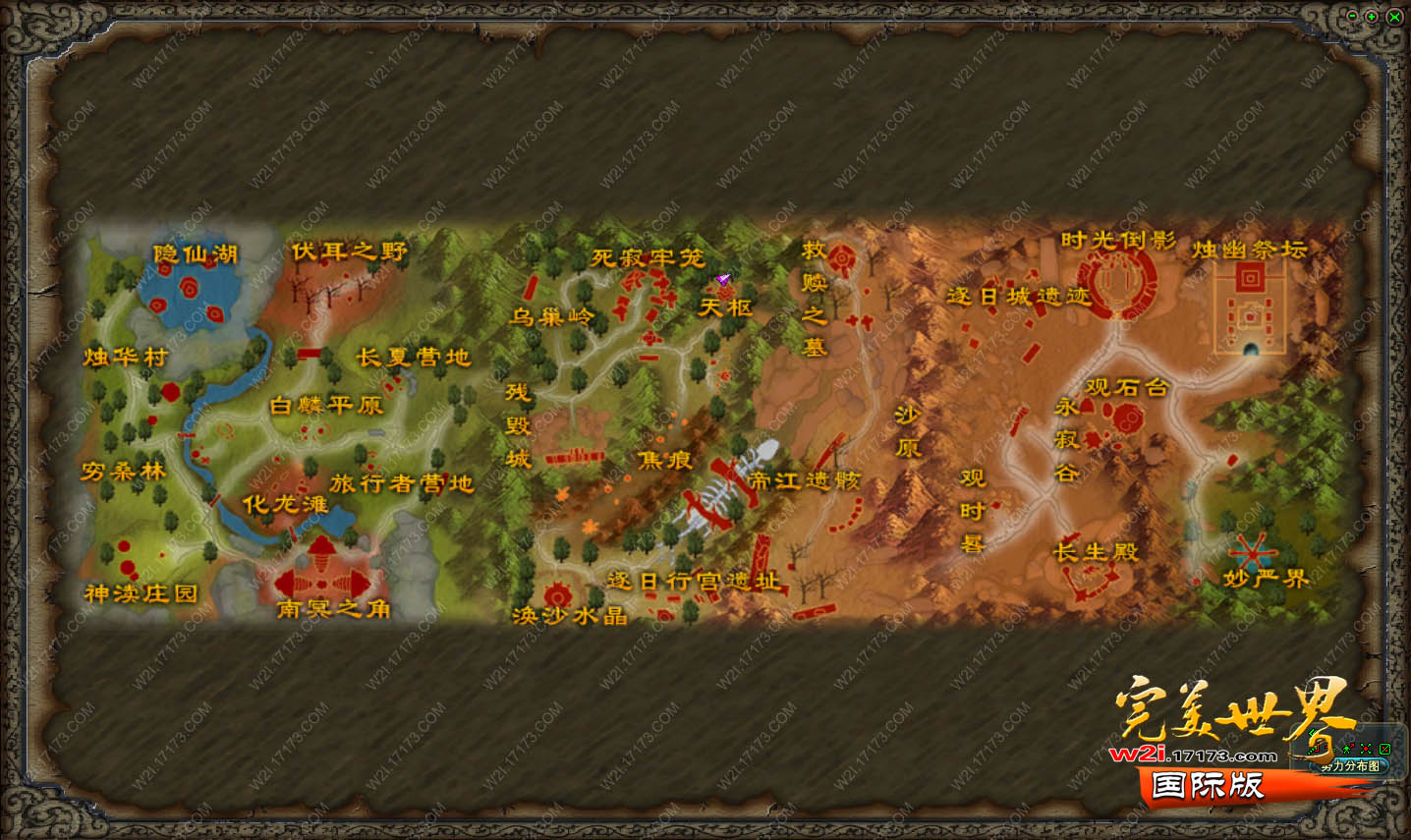Close the world map window

point(1393,16)
